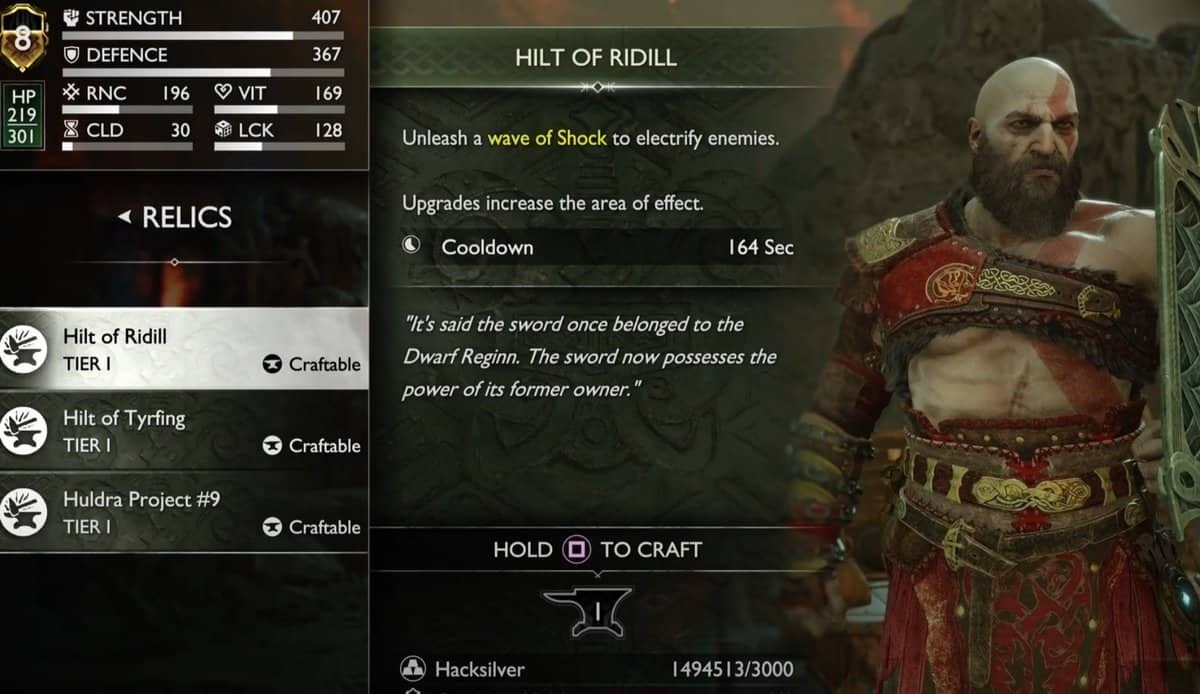Switch category using the Relics header arrow
This screenshot has height=694, width=1200.
124,217
